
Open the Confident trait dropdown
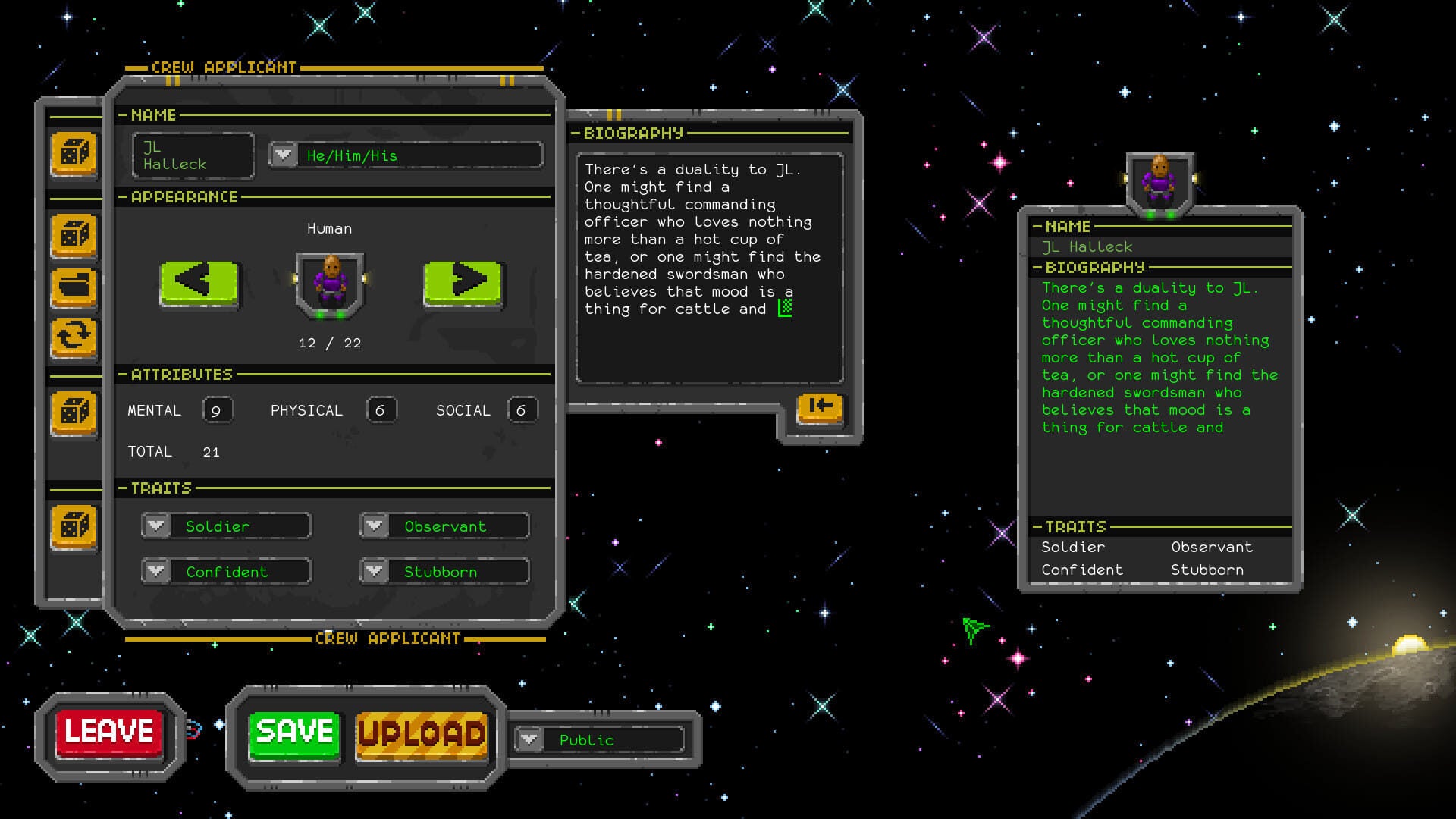(157, 571)
